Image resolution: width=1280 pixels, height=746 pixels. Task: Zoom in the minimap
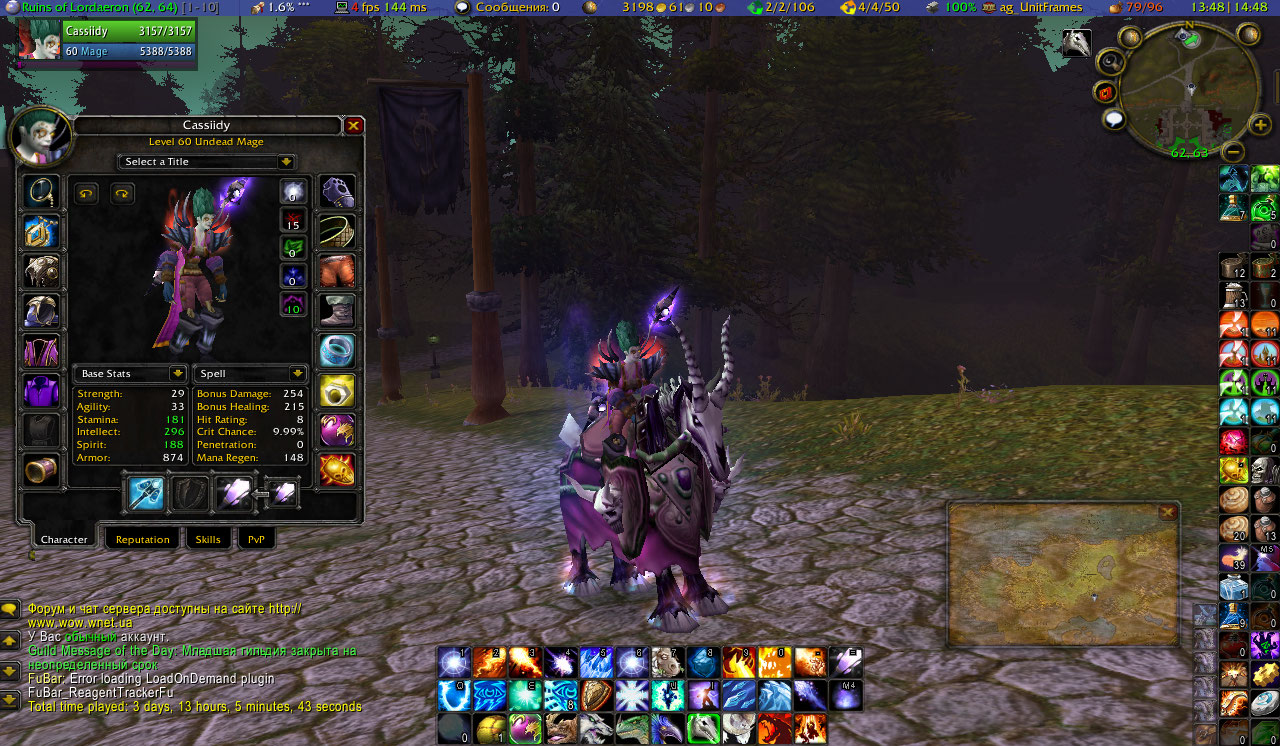[1260, 126]
